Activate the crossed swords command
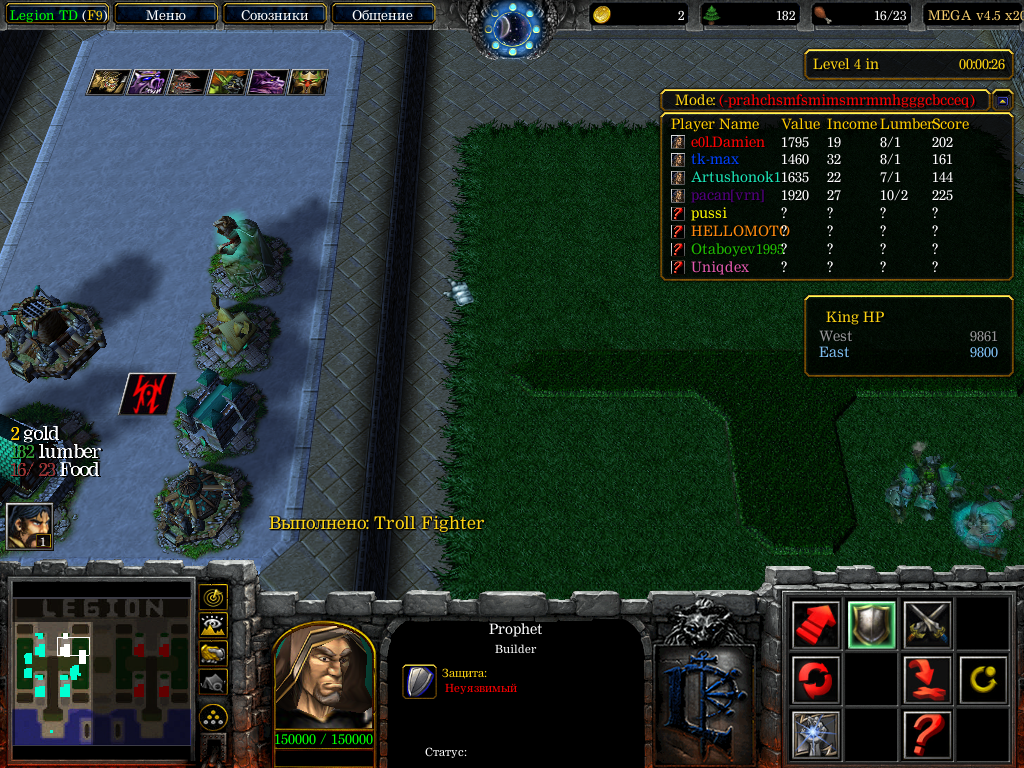Screen dimensions: 1024x768 pos(927,625)
